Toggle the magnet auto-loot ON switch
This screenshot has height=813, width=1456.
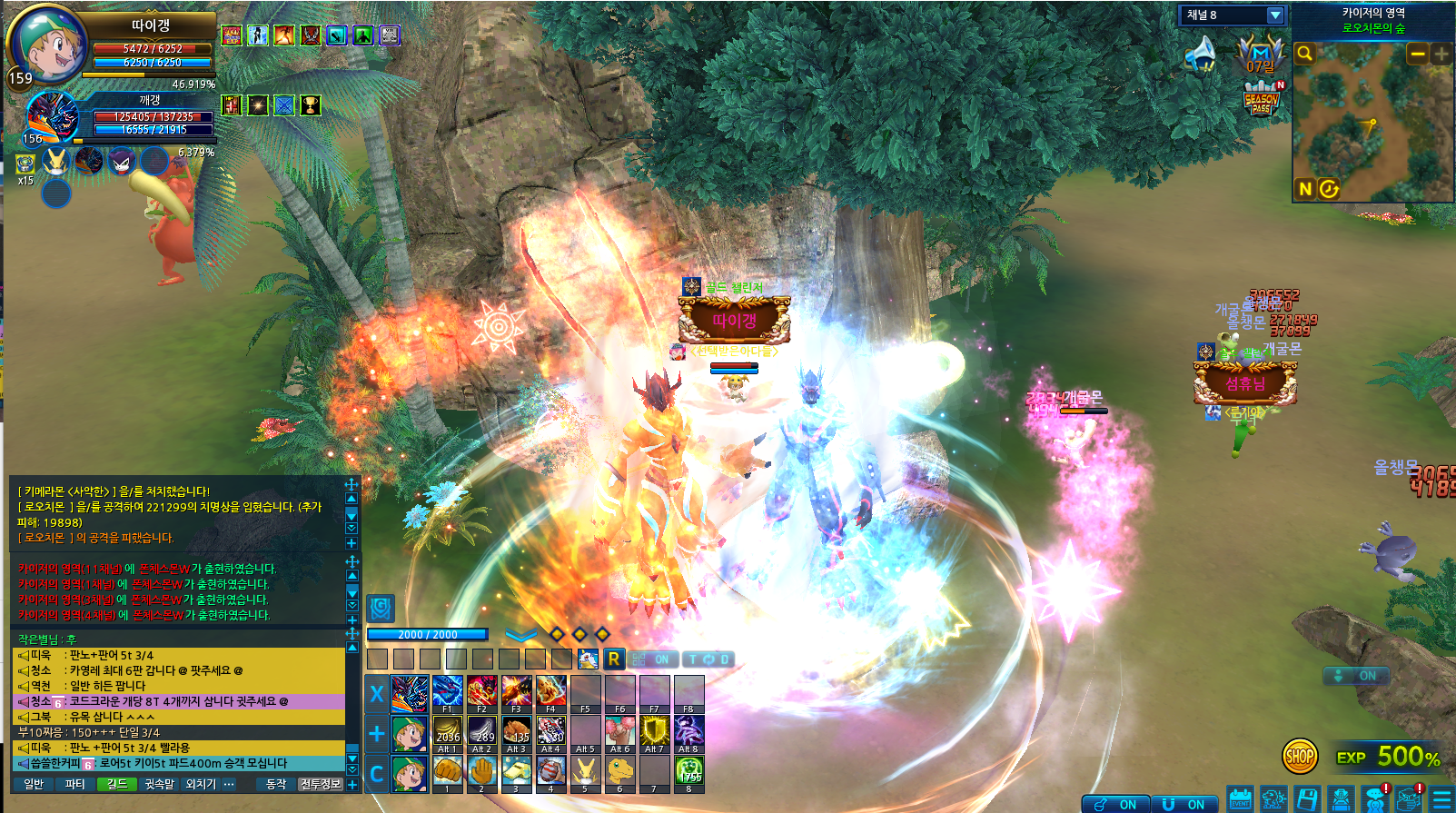pos(1184,804)
